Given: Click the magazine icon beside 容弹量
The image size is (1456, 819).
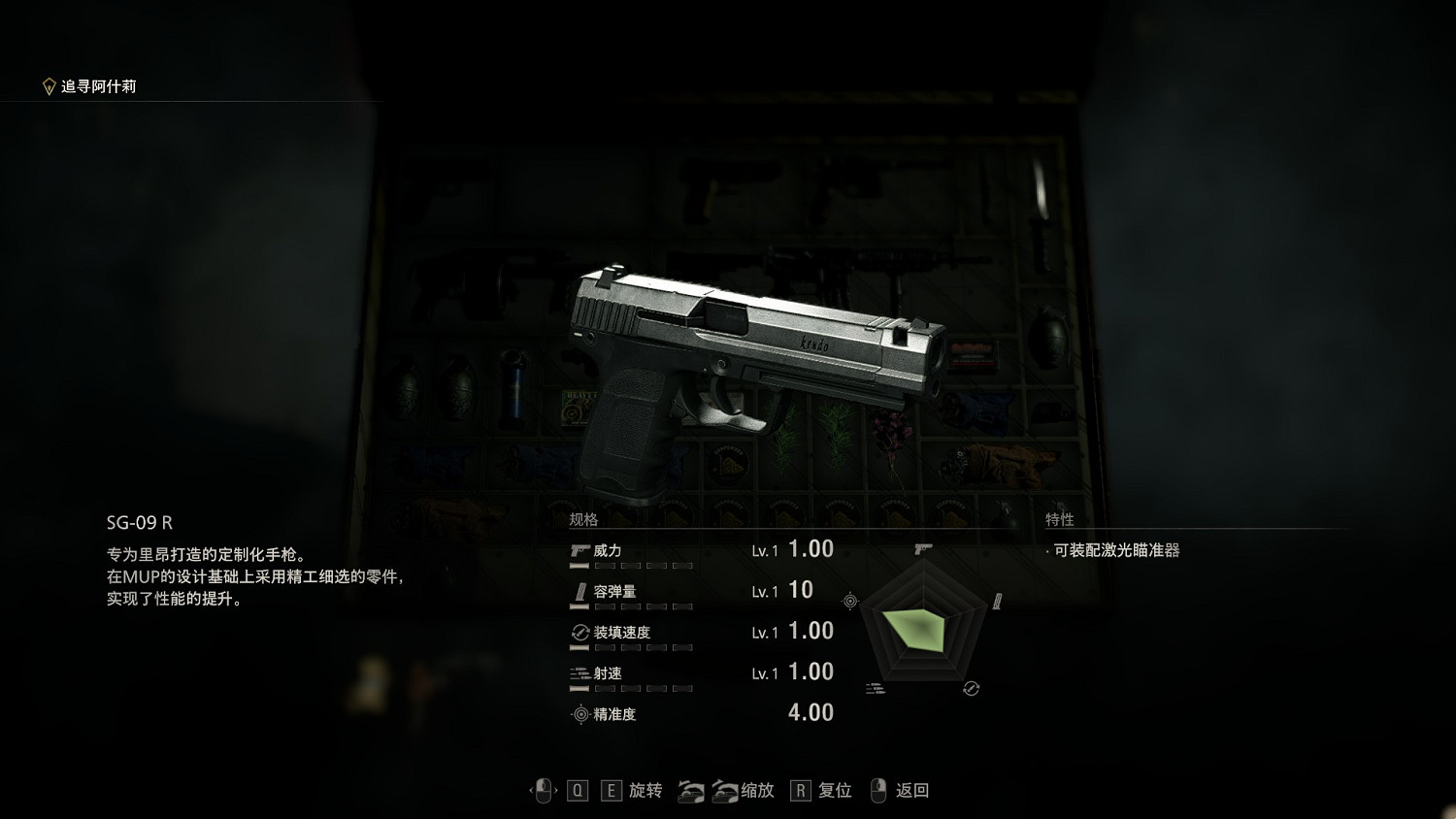Looking at the screenshot, I should (x=579, y=590).
